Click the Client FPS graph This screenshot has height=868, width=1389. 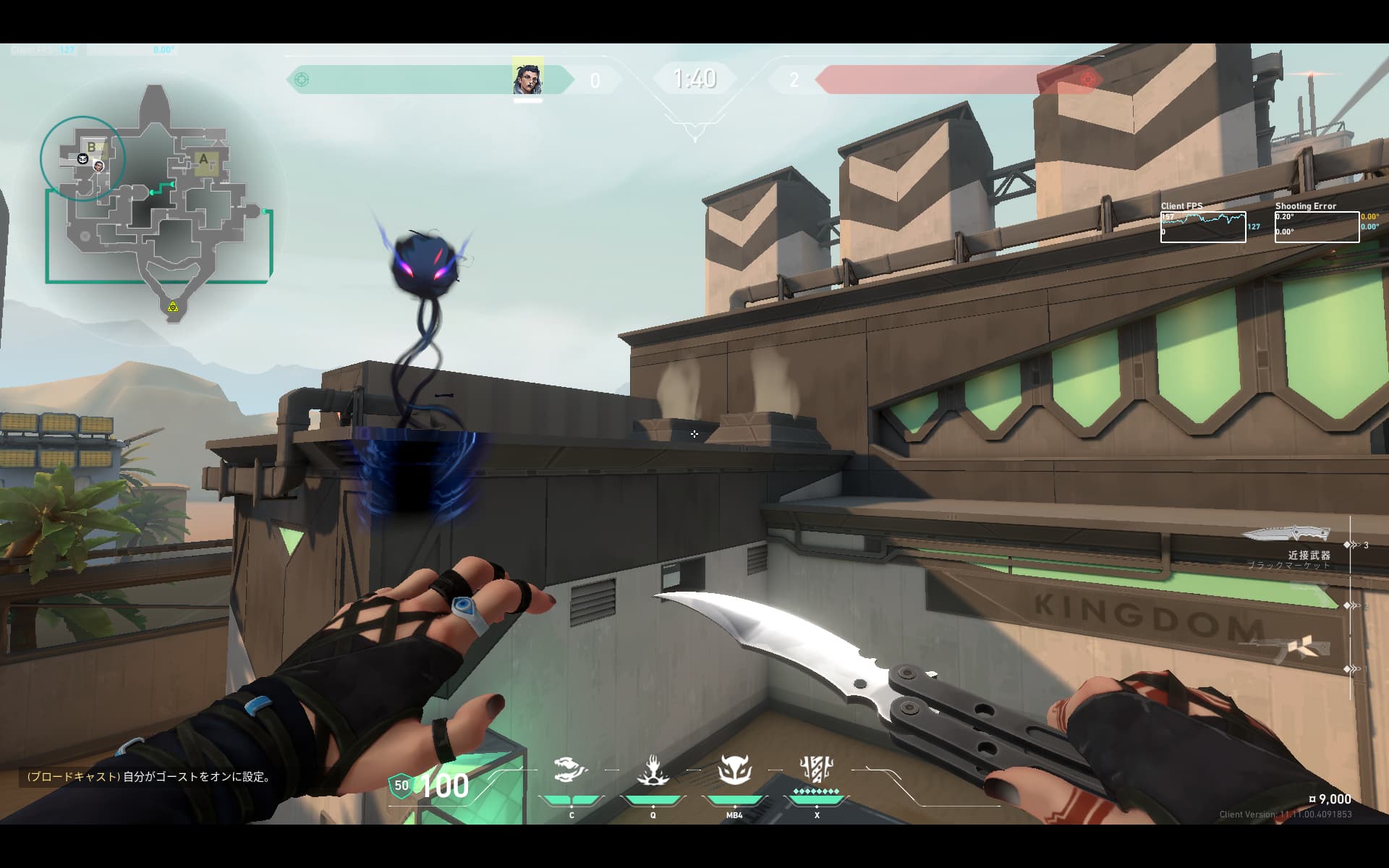(1203, 226)
